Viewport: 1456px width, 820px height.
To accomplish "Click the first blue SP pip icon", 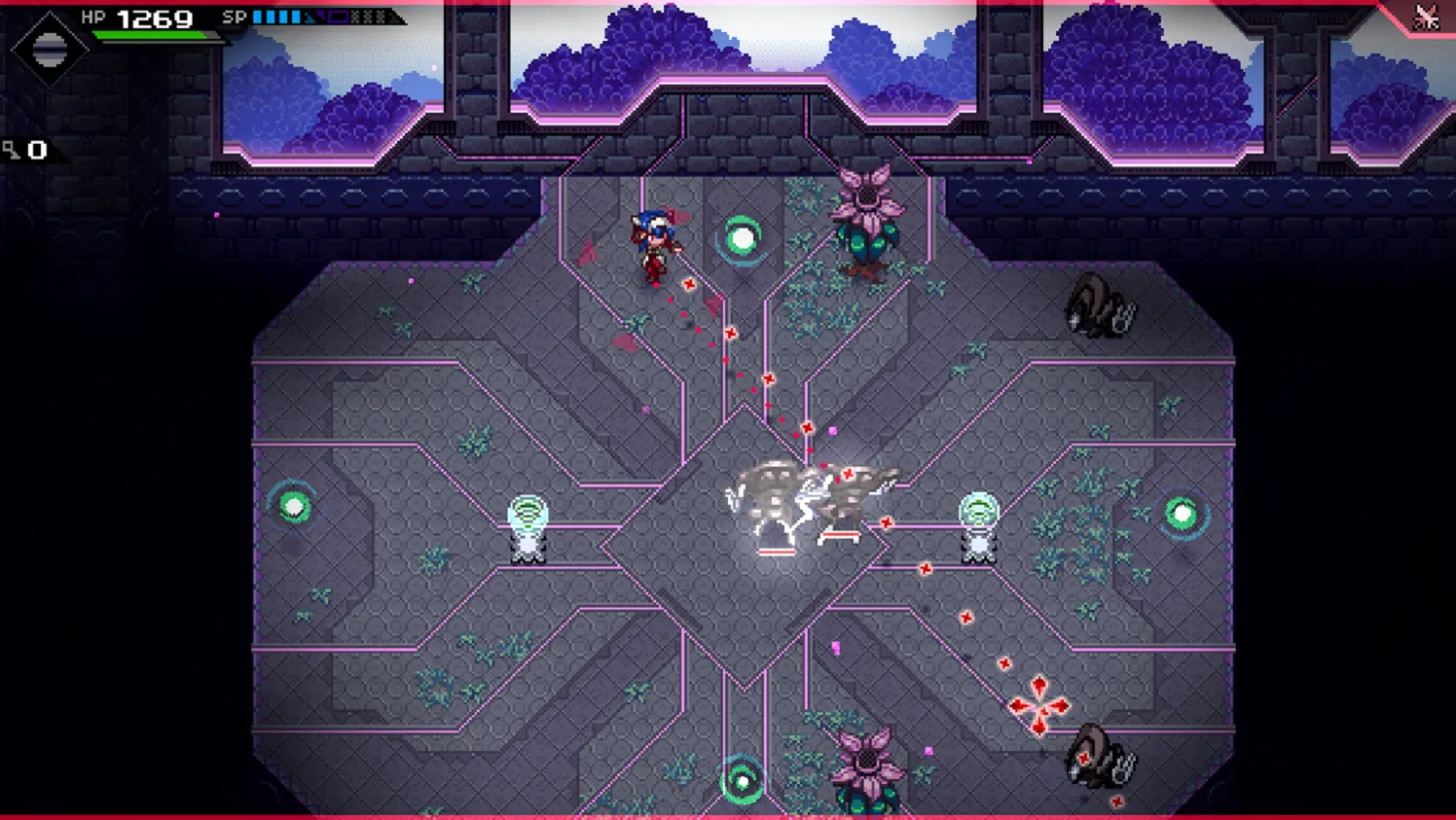I will 257,16.
